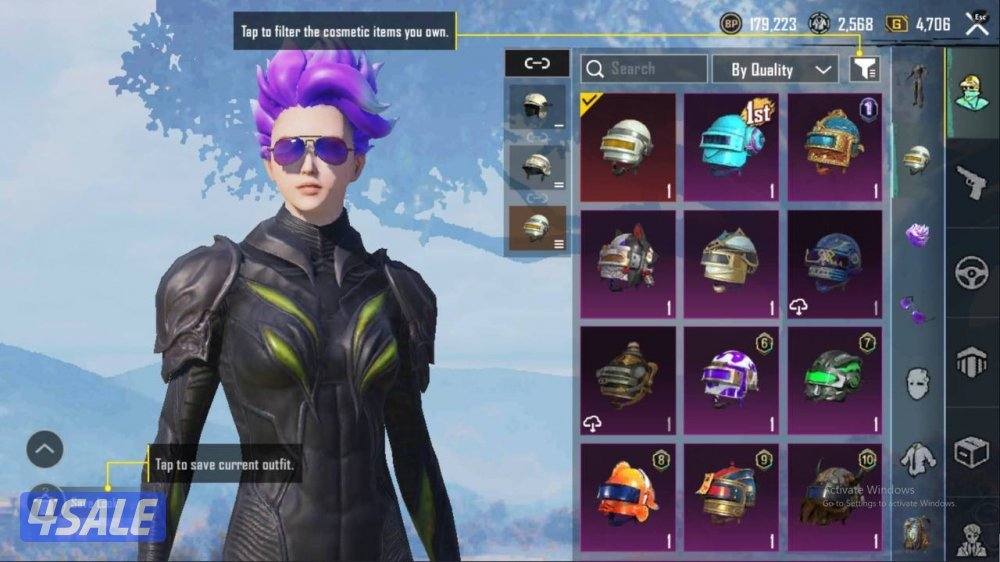Select the equipped white helmet with yellow visor
Screen dimensions: 1000x562
pos(626,147)
